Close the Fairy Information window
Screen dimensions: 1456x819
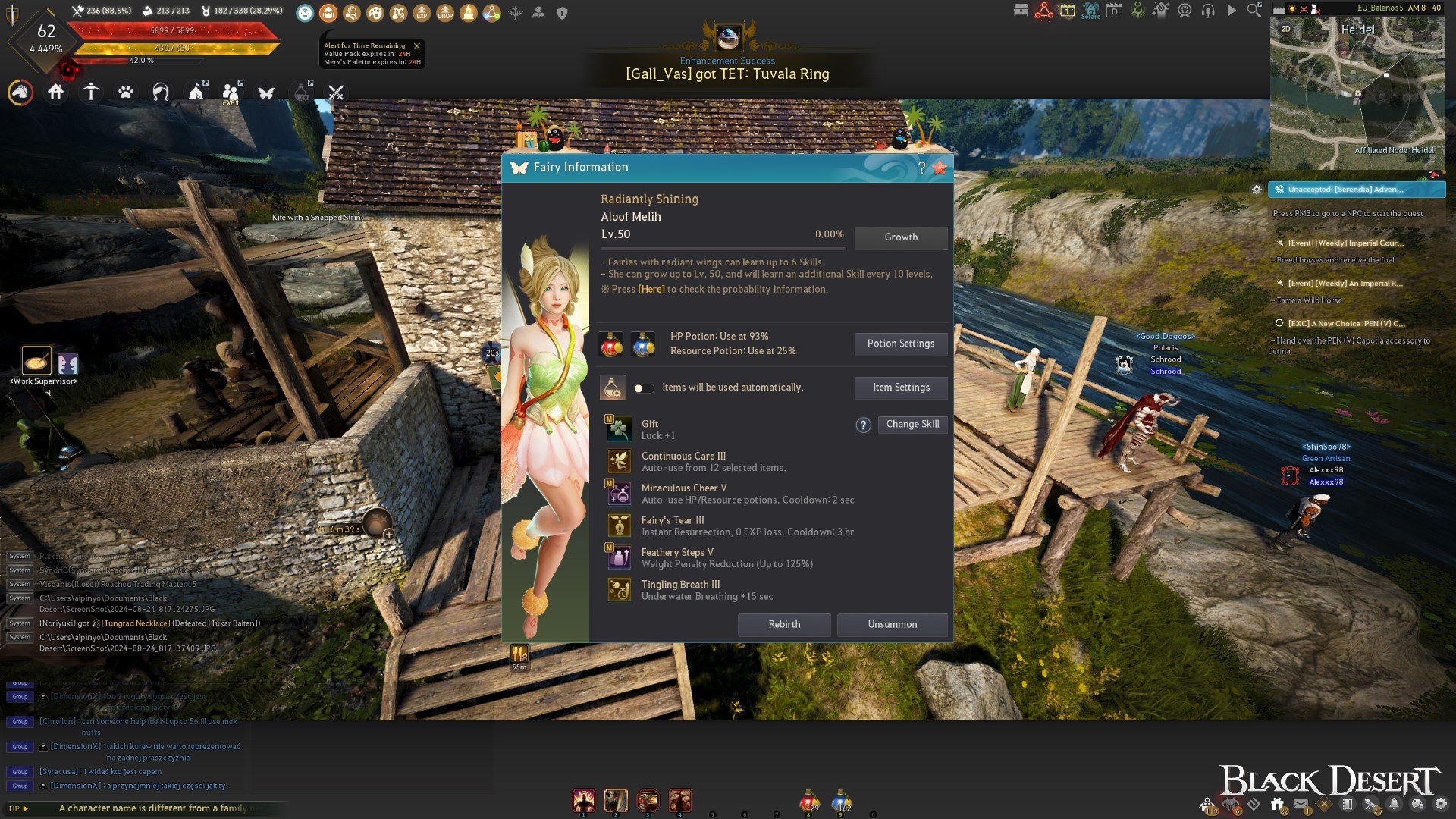coord(940,168)
